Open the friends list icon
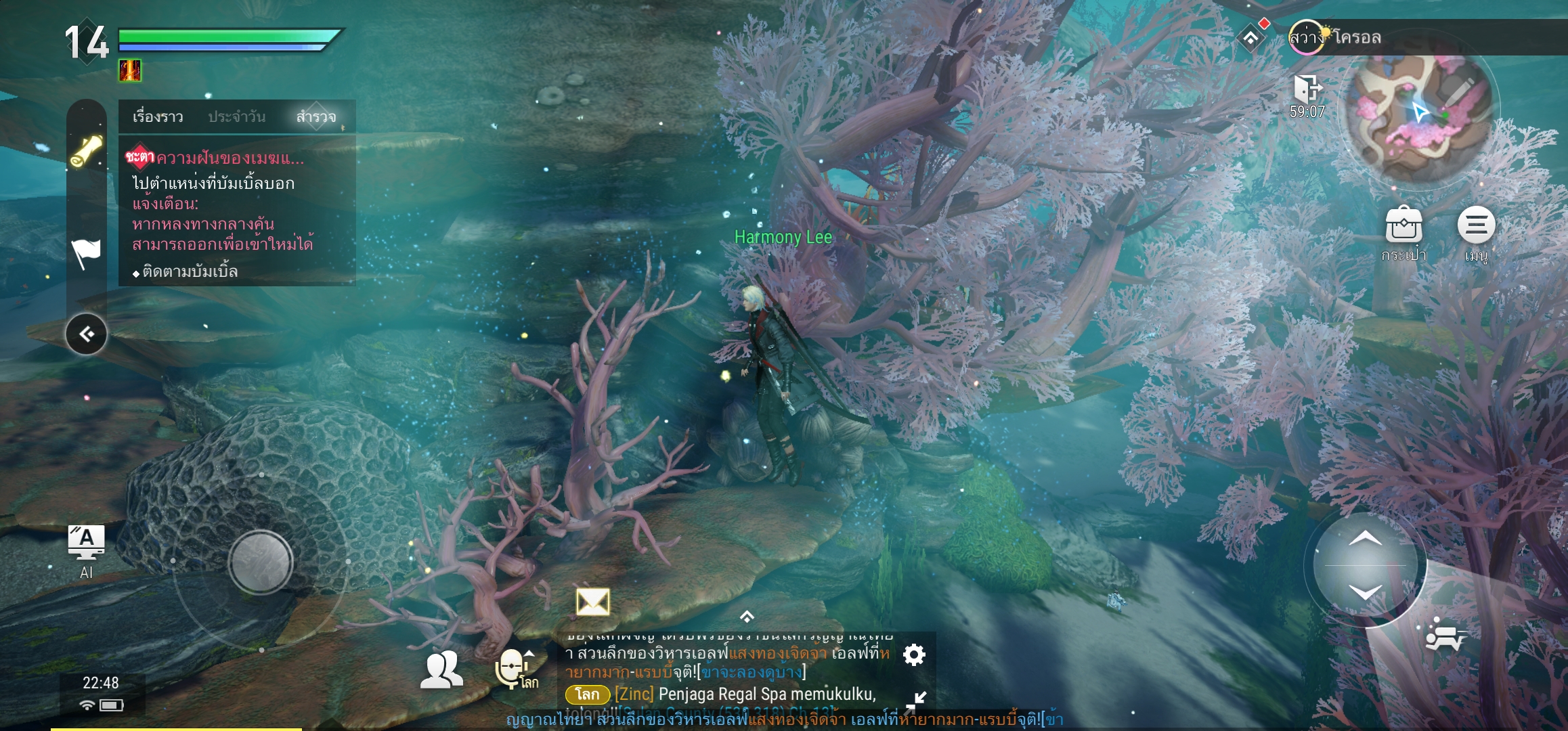The image size is (1568, 731). click(x=442, y=670)
